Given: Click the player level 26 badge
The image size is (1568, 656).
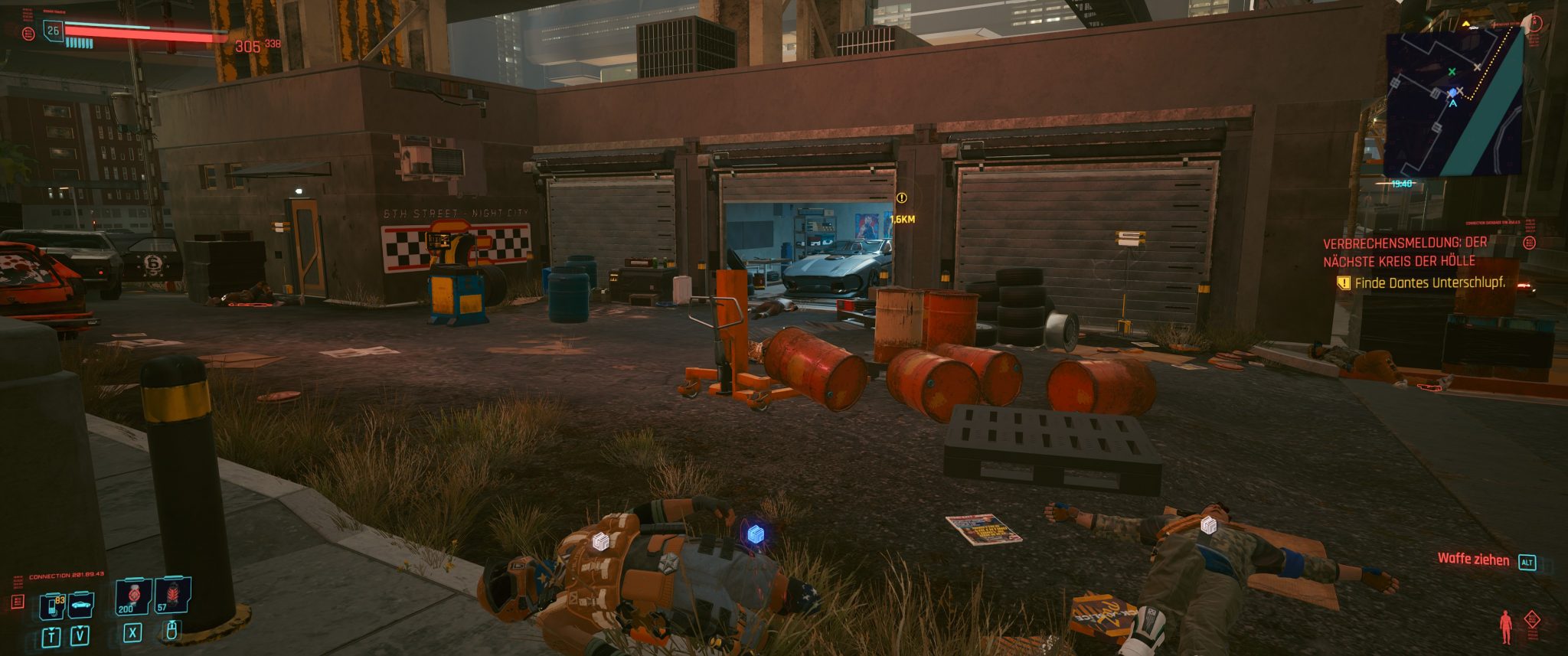Looking at the screenshot, I should tap(53, 31).
